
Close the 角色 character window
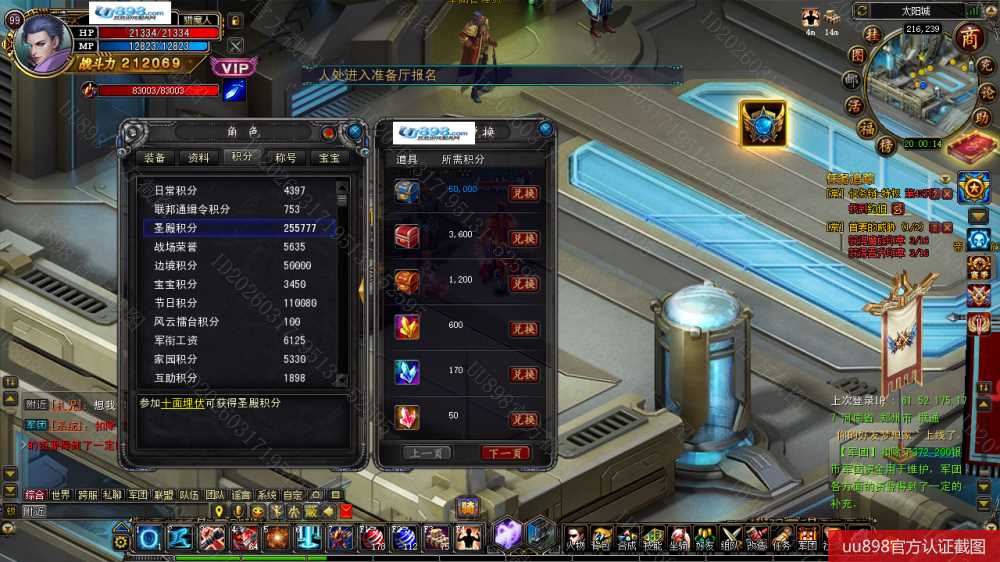click(x=354, y=131)
